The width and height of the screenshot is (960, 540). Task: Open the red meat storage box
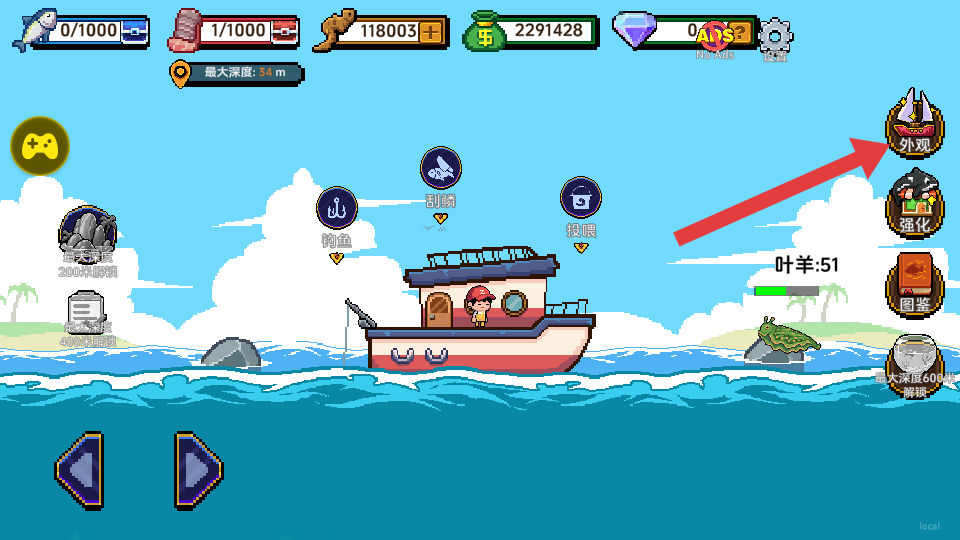[x=284, y=32]
